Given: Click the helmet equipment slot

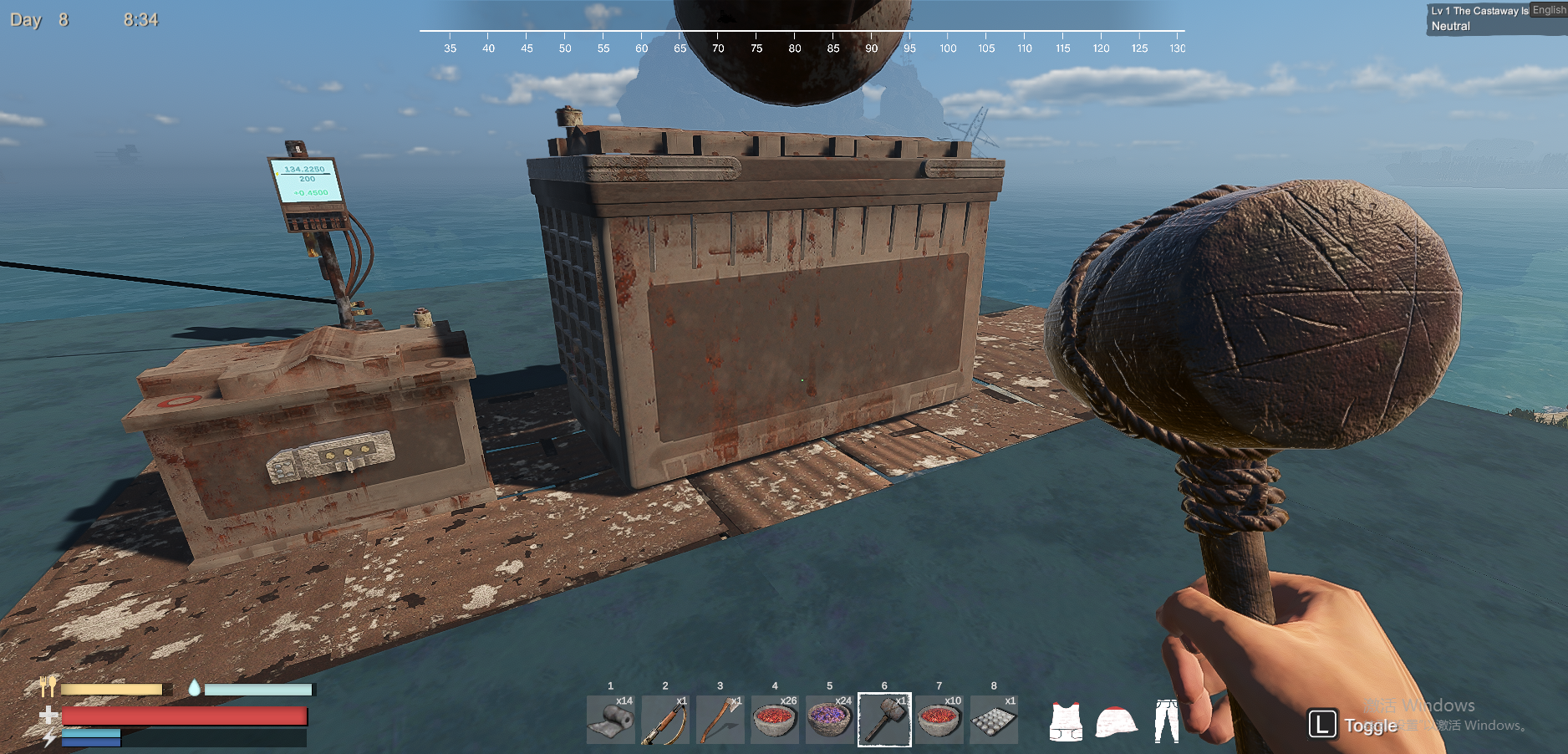Looking at the screenshot, I should 1116,721.
